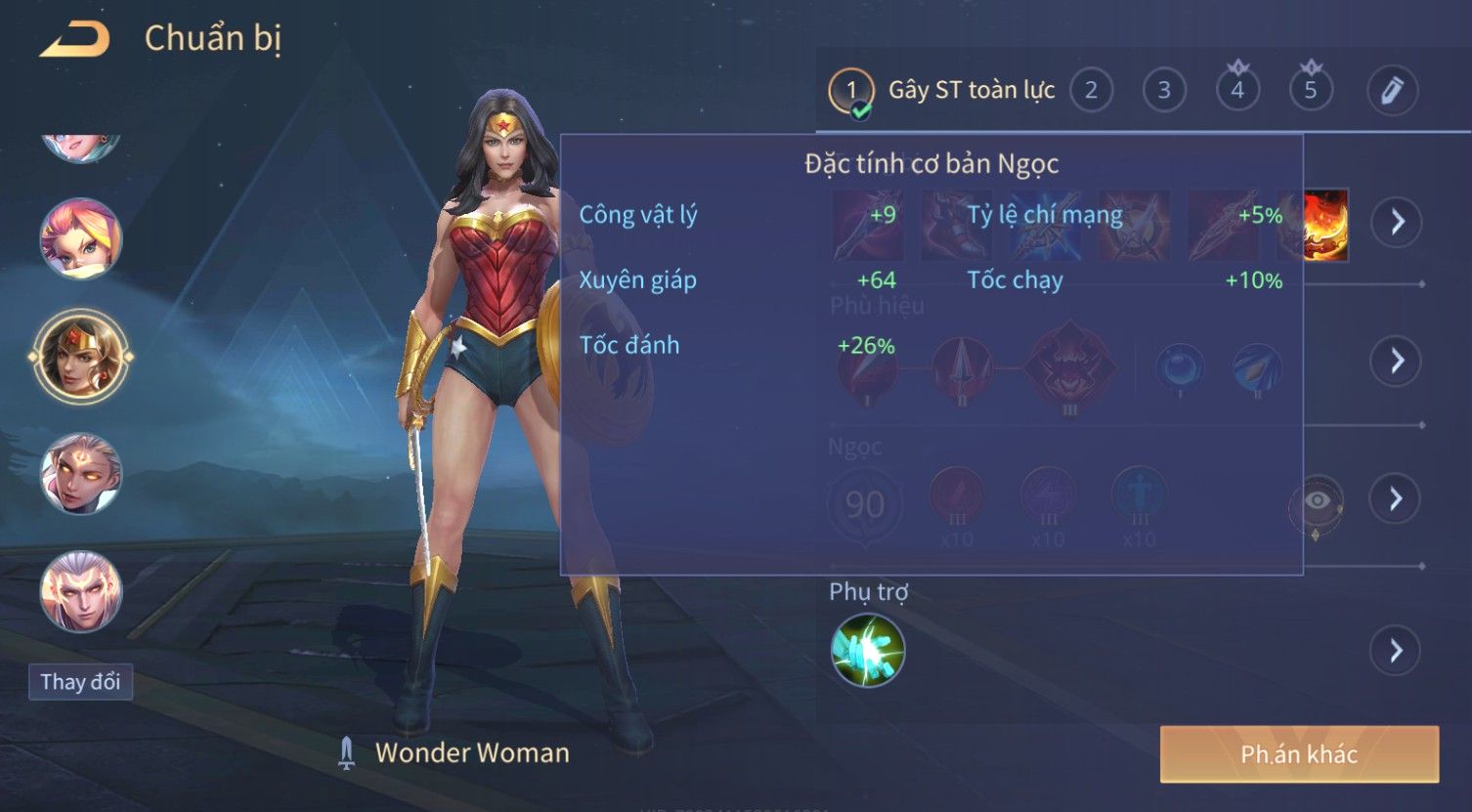Open equipment build details arrow

(x=1397, y=222)
